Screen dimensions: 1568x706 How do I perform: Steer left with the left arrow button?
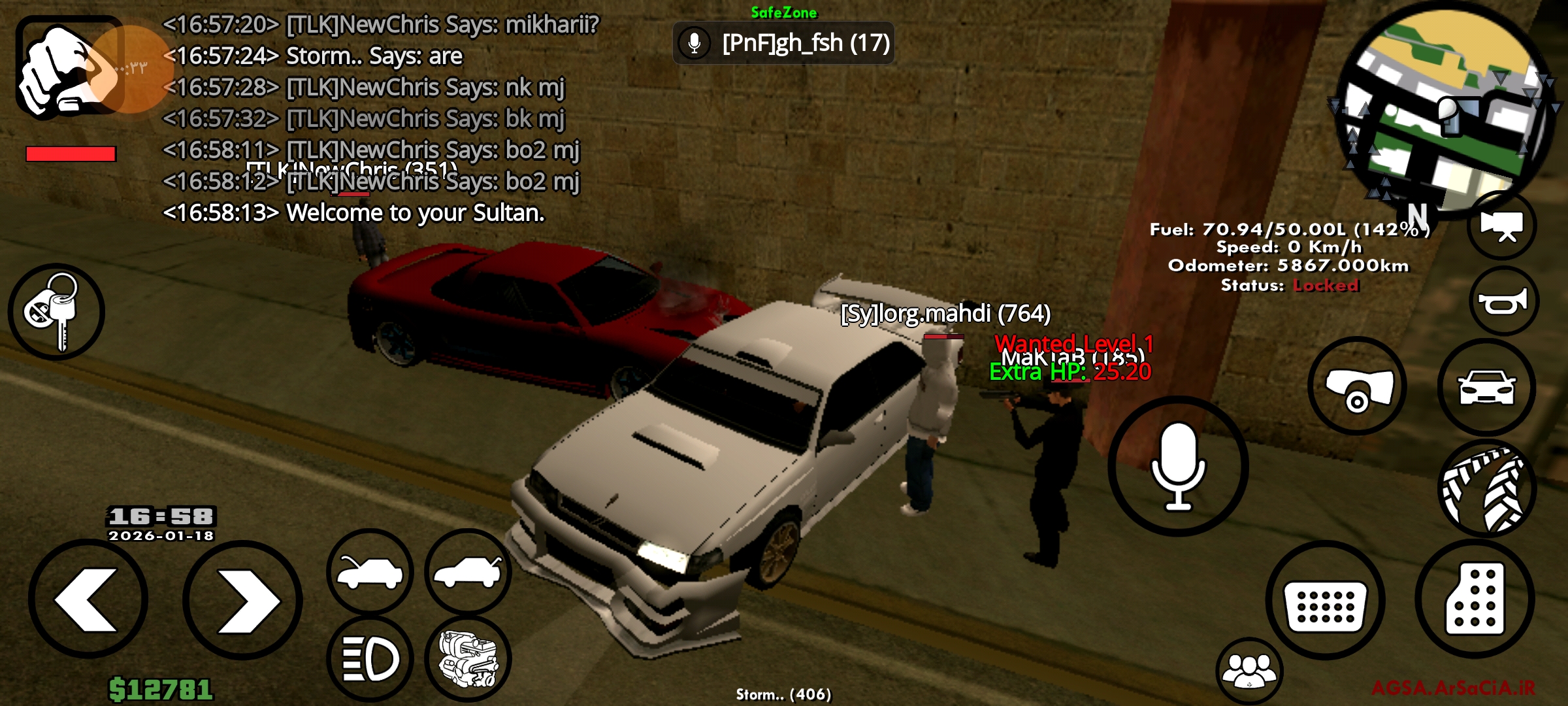(88, 599)
